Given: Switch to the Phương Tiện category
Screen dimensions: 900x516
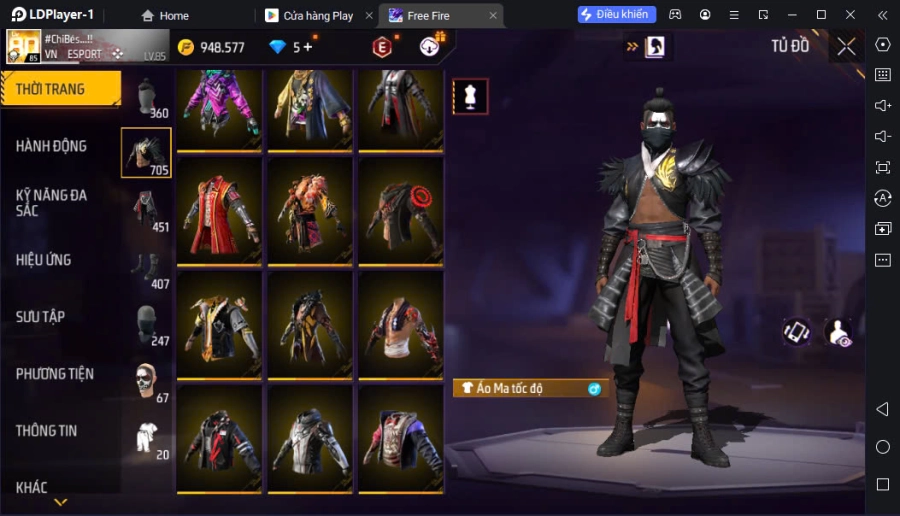Looking at the screenshot, I should point(55,374).
